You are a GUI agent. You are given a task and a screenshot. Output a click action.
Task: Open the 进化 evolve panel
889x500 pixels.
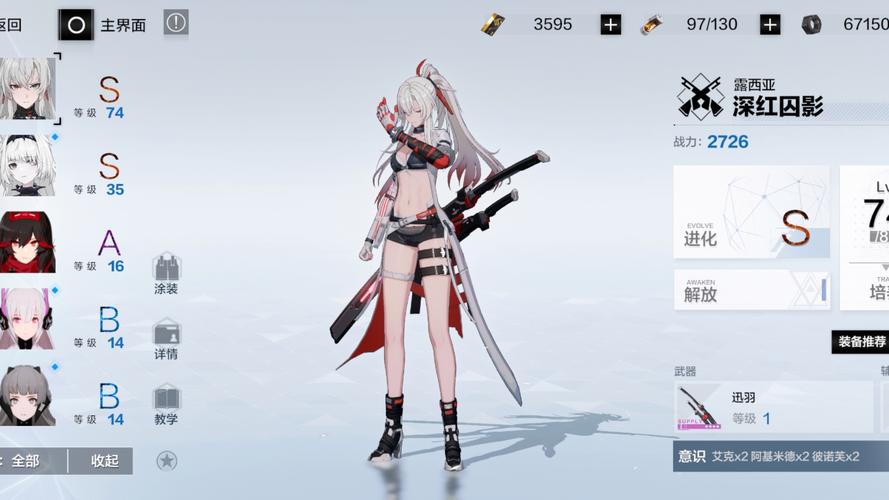(751, 213)
